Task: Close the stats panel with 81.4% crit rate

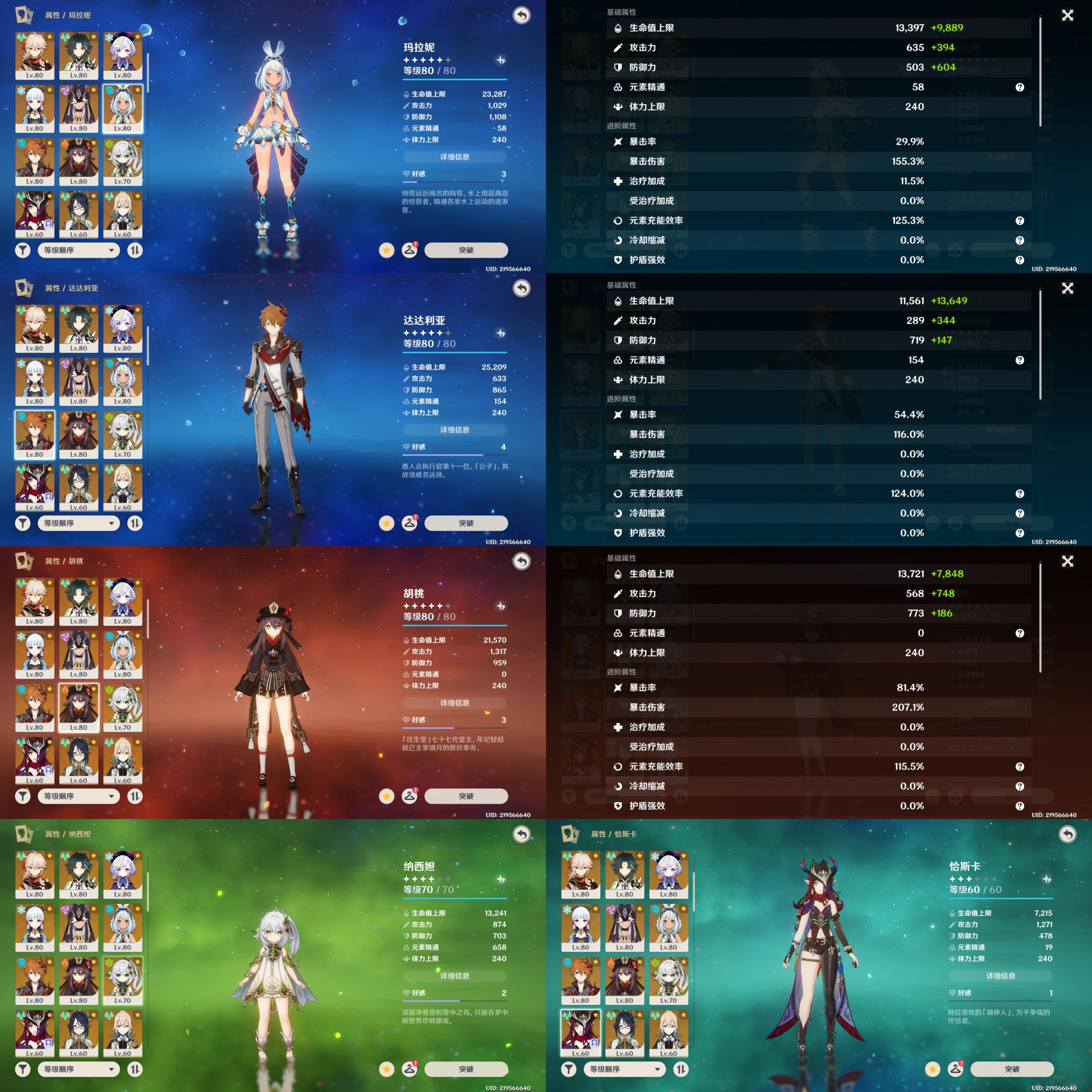Action: 1067,561
